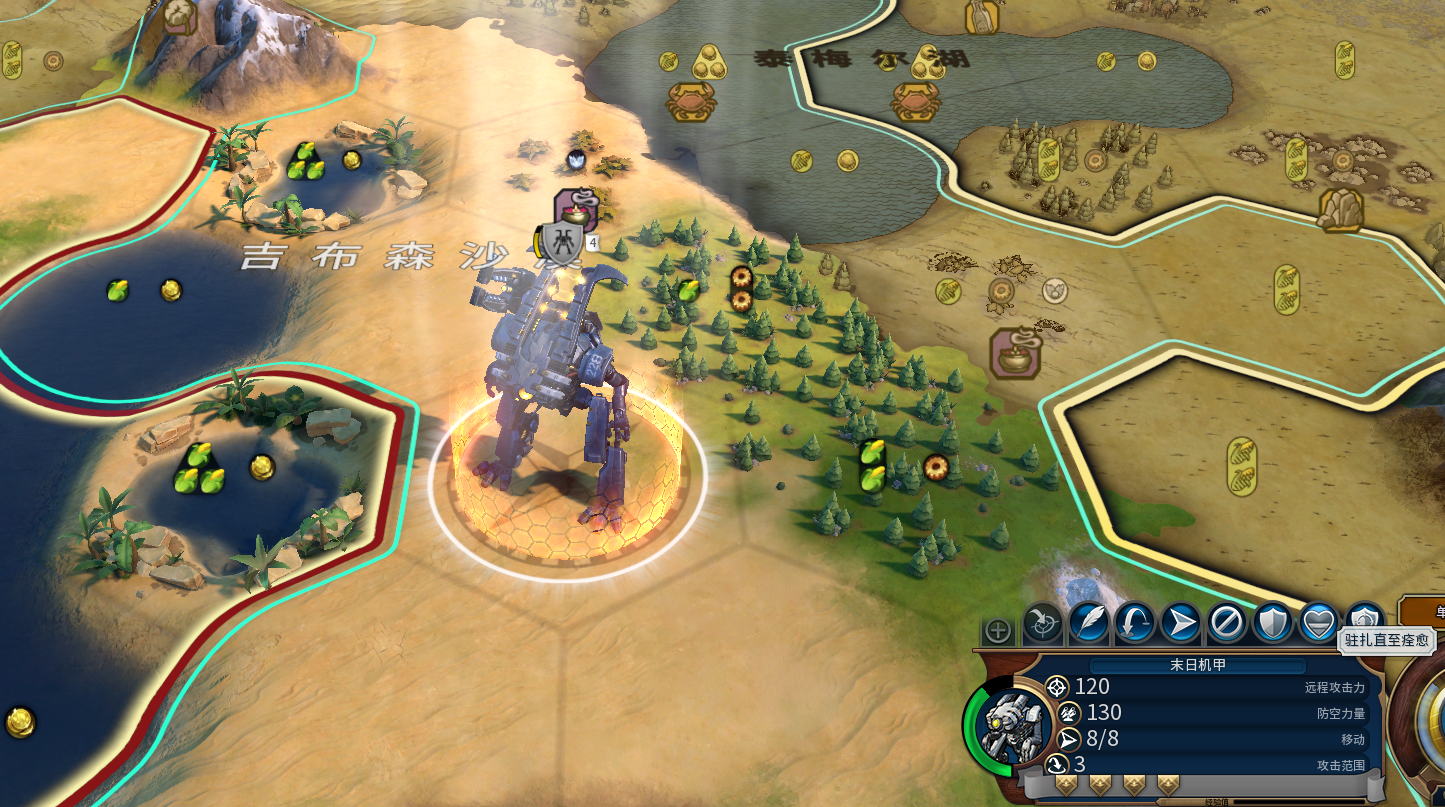Image resolution: width=1445 pixels, height=807 pixels.
Task: Activate the white arrowhead unit action
Action: click(1181, 623)
